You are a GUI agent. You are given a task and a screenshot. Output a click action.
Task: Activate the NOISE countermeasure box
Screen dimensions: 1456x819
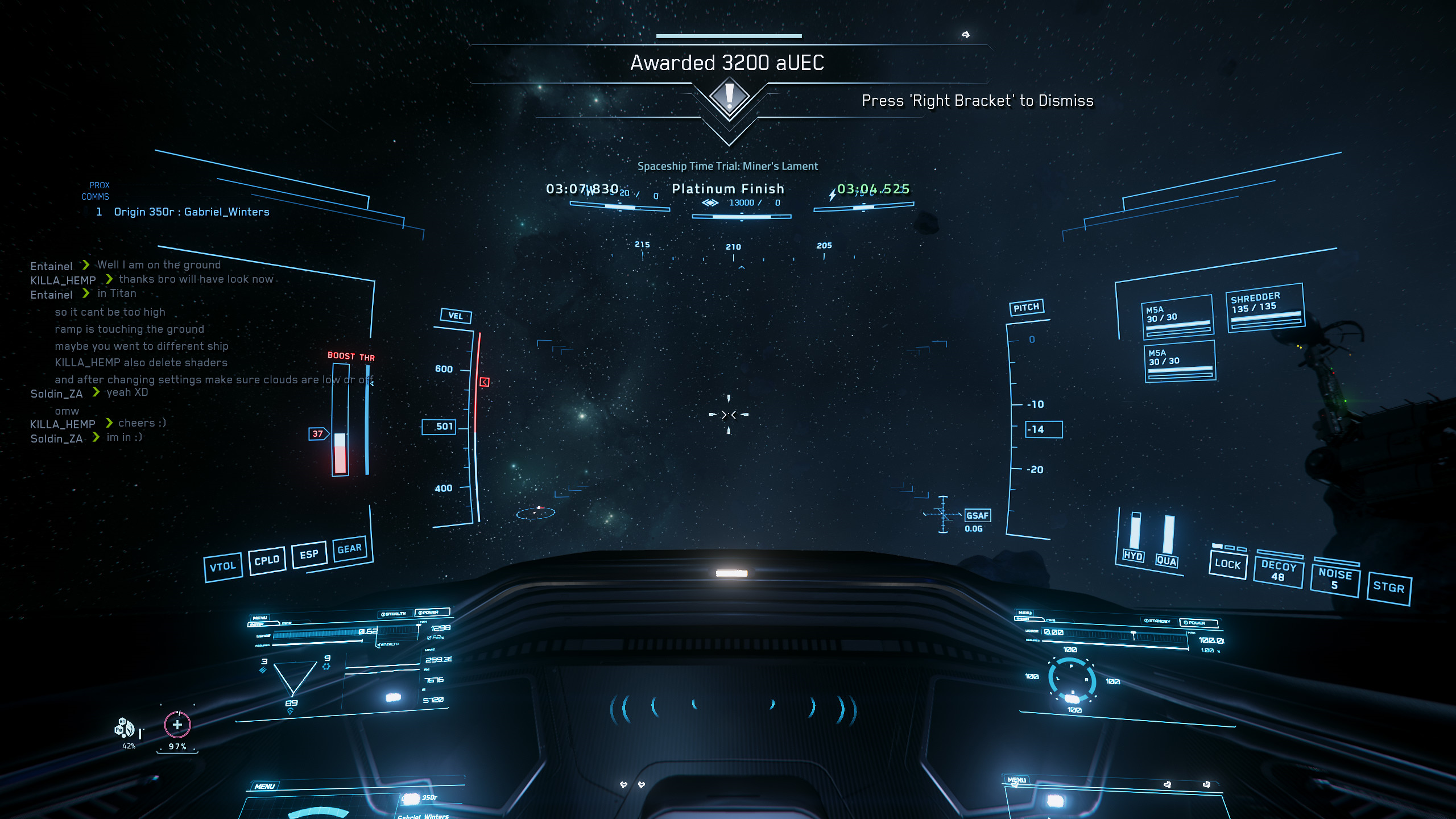[1334, 579]
